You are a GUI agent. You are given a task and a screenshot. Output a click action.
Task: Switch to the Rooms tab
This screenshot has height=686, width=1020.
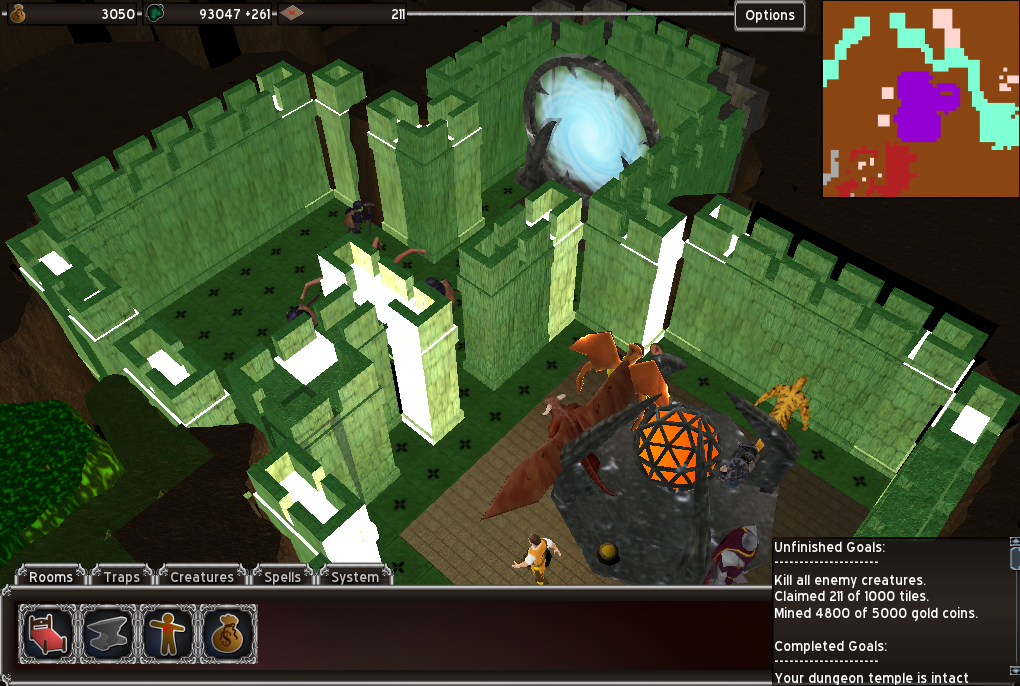[x=50, y=577]
